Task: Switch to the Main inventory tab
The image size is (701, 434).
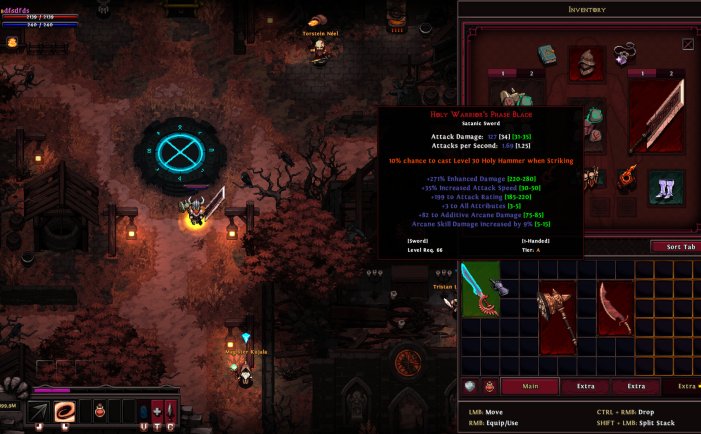Action: [529, 385]
